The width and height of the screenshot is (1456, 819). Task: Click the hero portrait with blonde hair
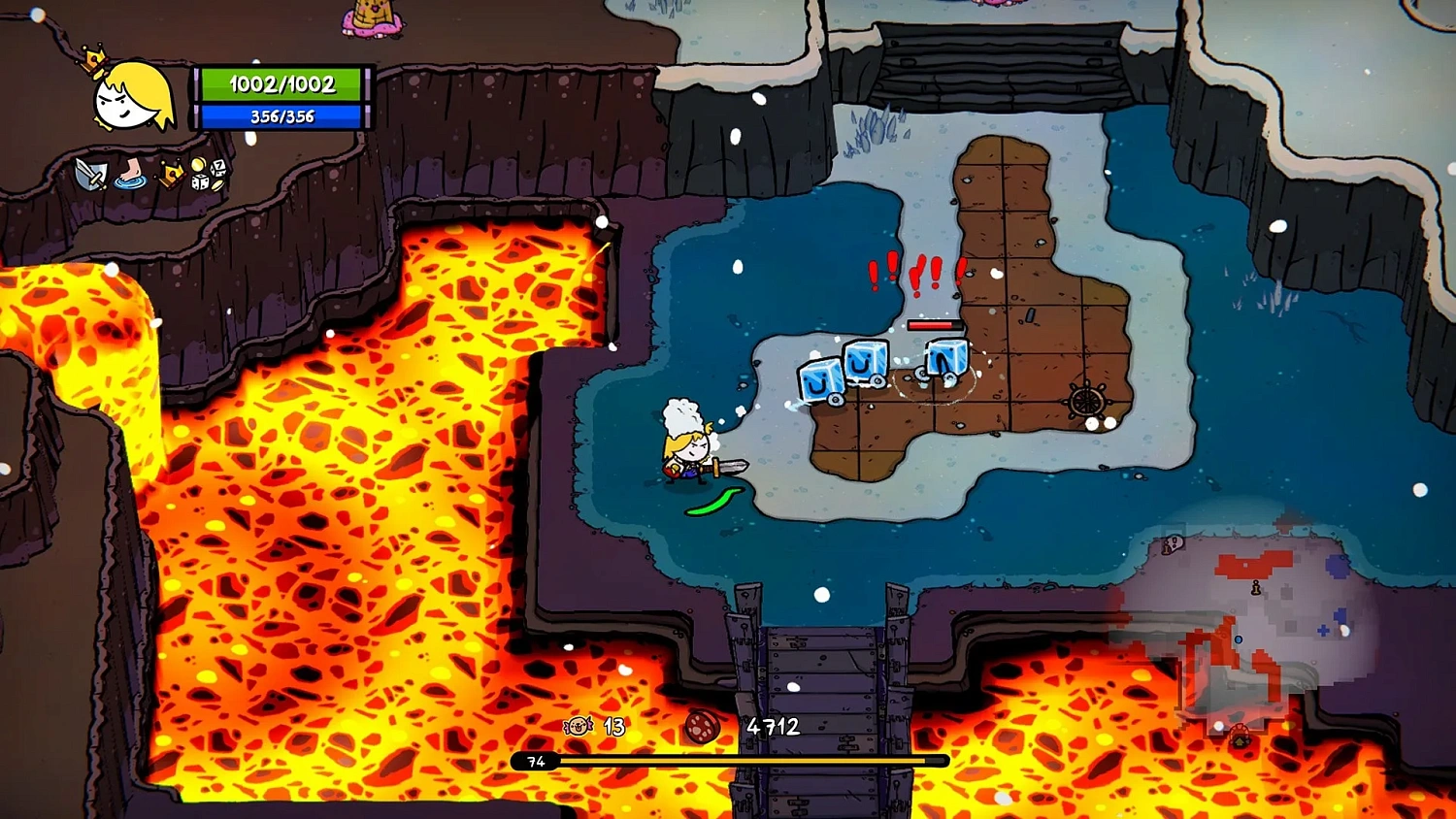point(126,100)
